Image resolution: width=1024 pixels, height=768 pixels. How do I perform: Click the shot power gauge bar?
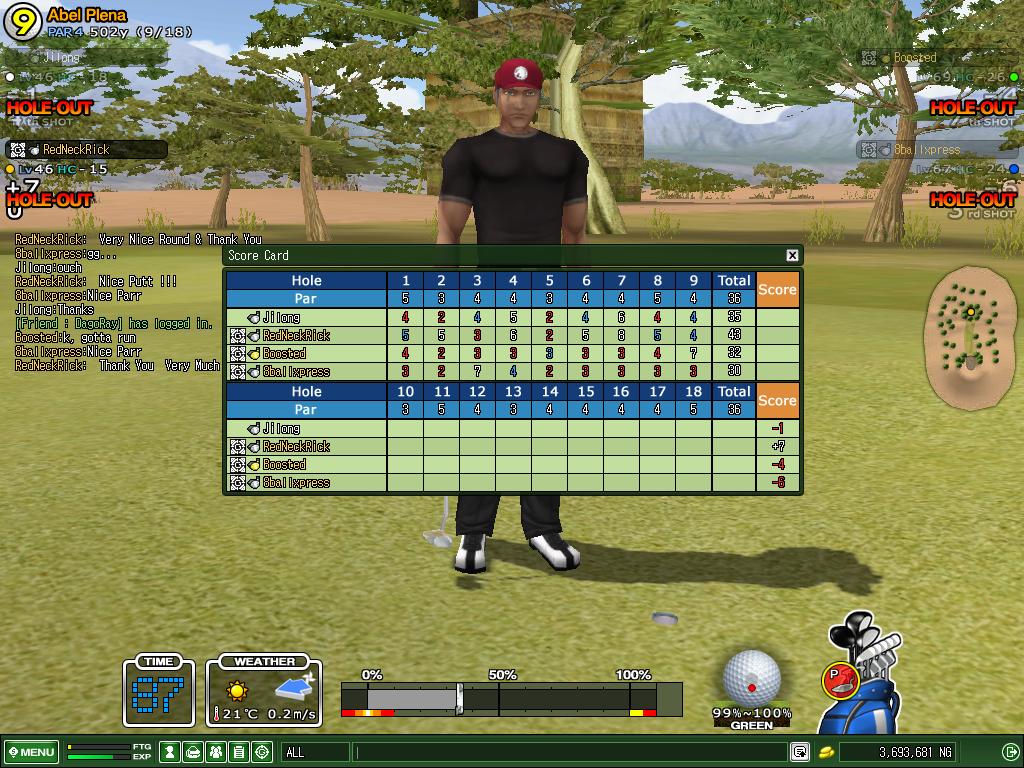pyautogui.click(x=510, y=698)
